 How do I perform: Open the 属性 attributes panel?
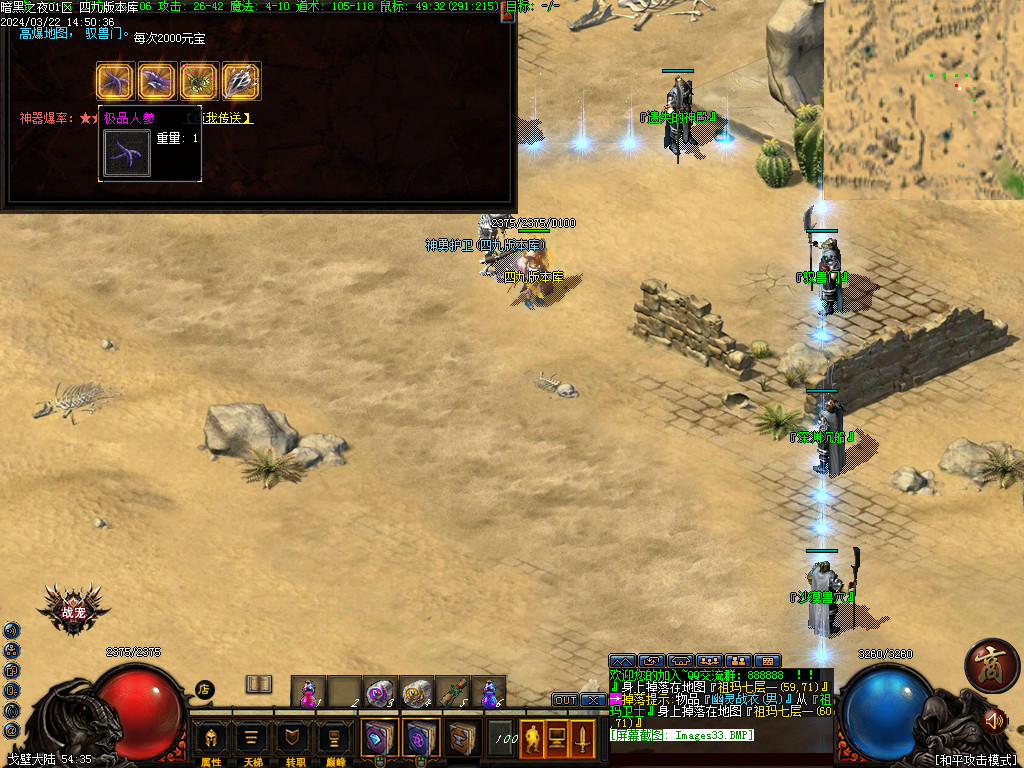pos(211,740)
